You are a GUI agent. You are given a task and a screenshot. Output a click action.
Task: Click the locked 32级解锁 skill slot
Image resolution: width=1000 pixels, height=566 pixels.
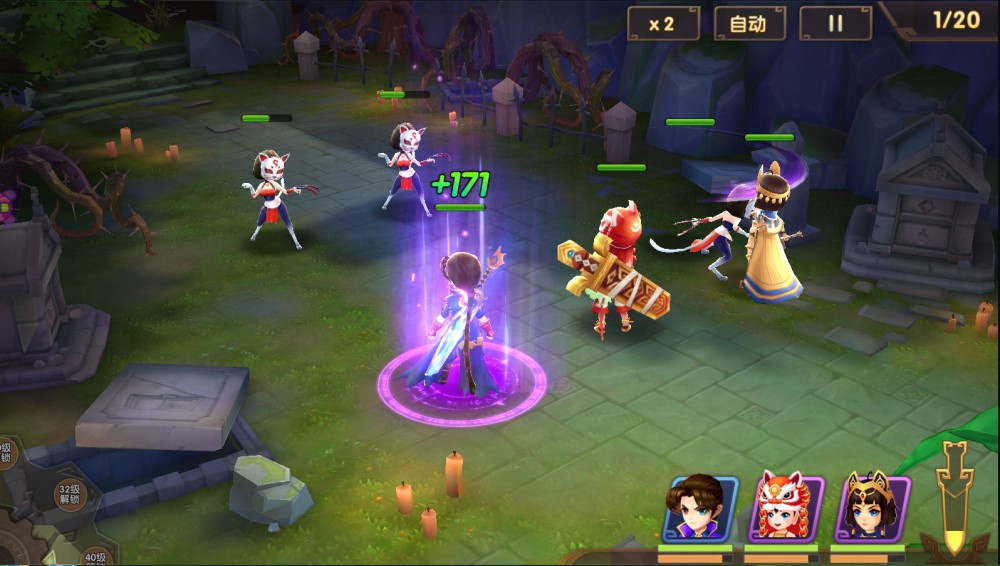click(68, 494)
